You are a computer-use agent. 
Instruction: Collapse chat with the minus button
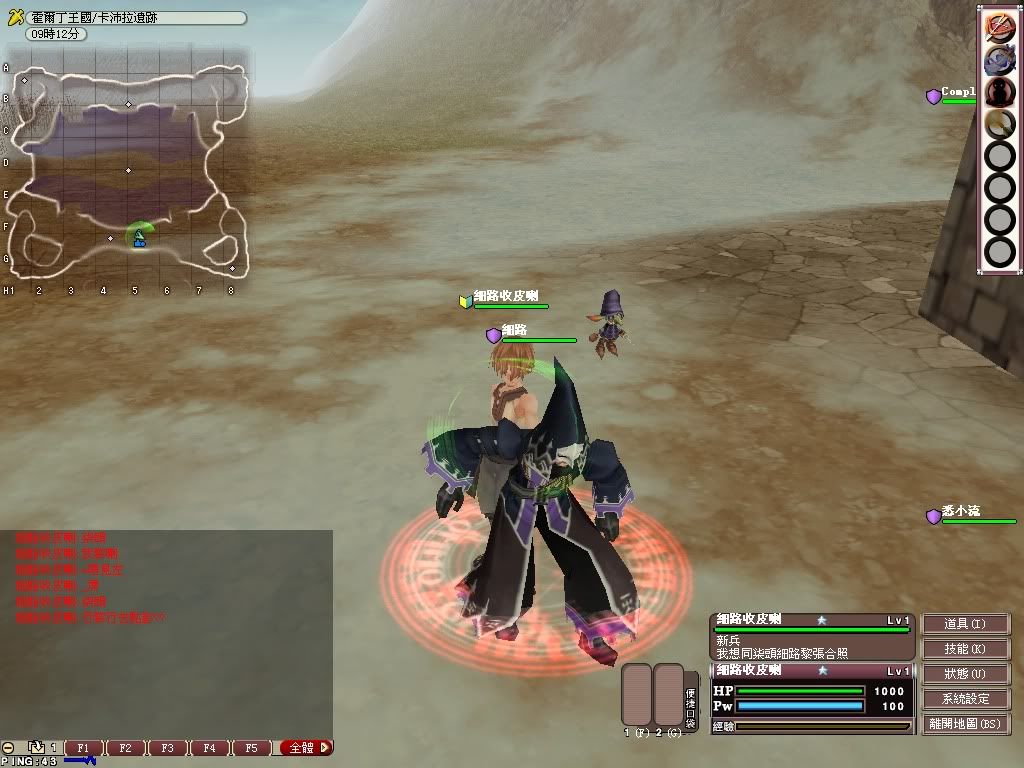point(8,748)
